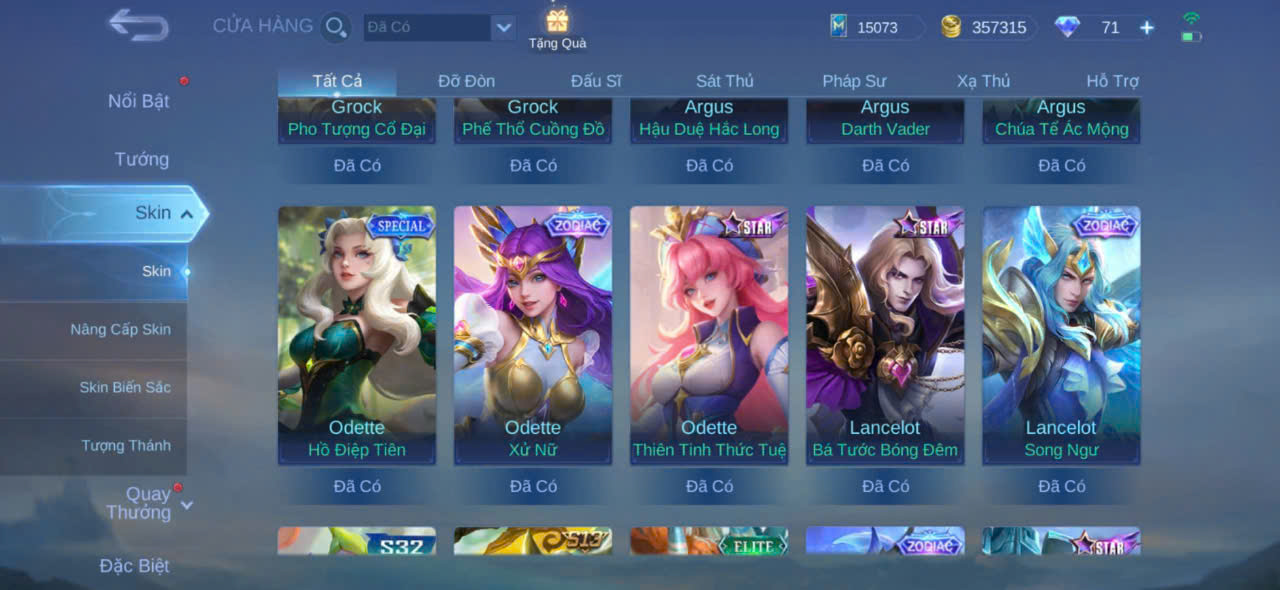The width and height of the screenshot is (1280, 590).
Task: Open the Tướng menu section
Action: click(142, 159)
